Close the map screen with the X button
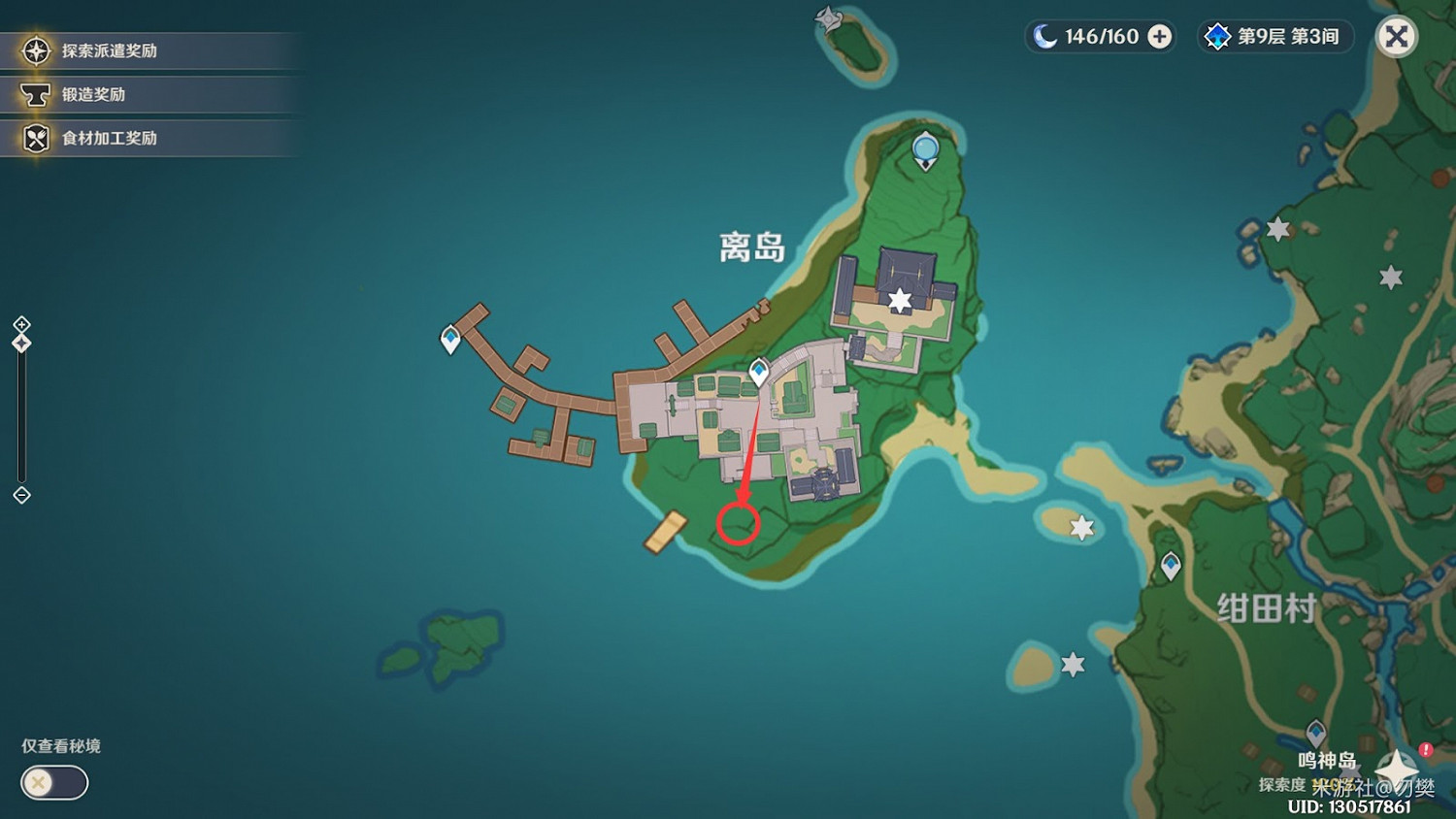 coord(1397,36)
